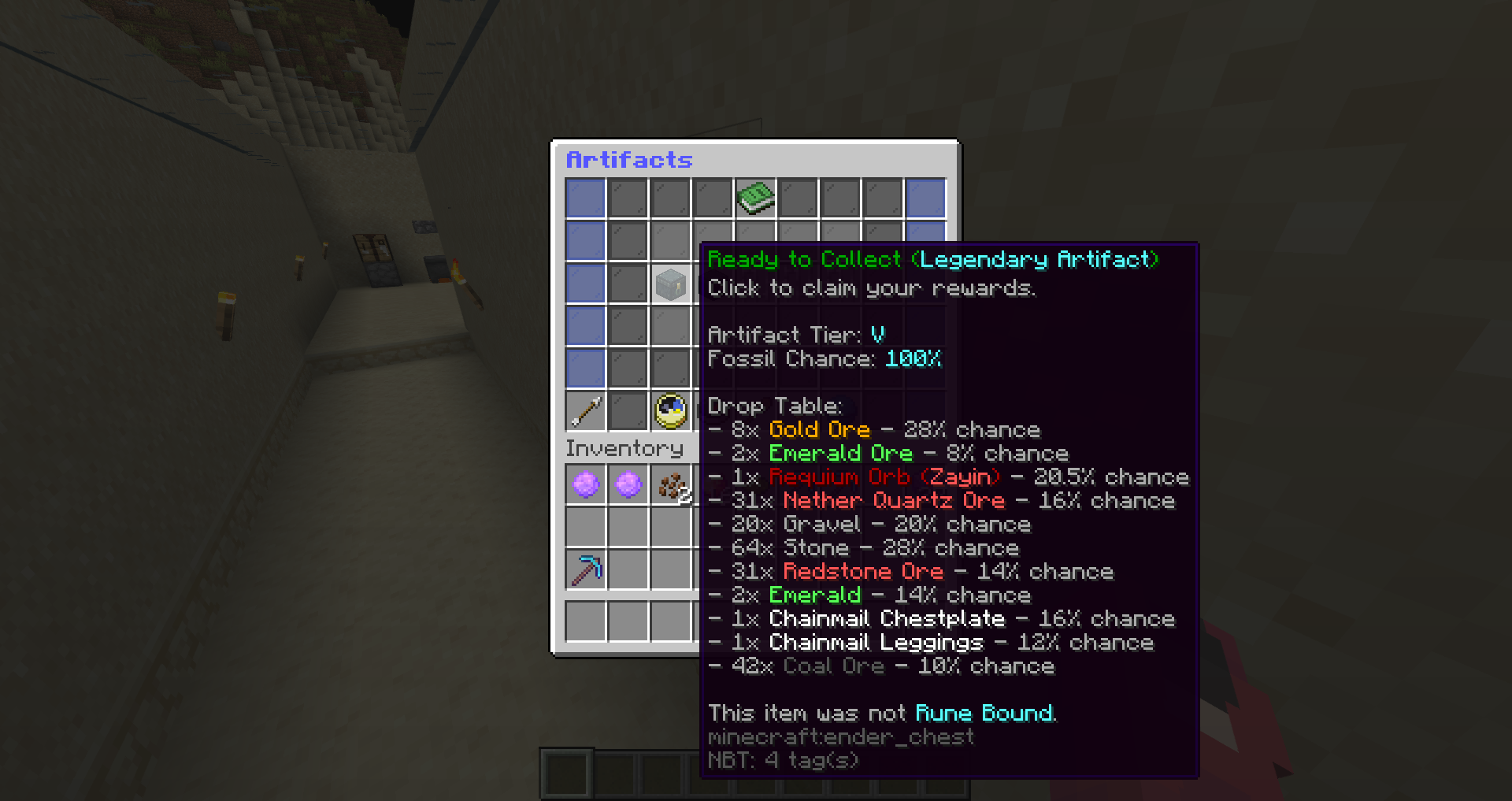Select the second ender pearl in inventory

coord(628,484)
